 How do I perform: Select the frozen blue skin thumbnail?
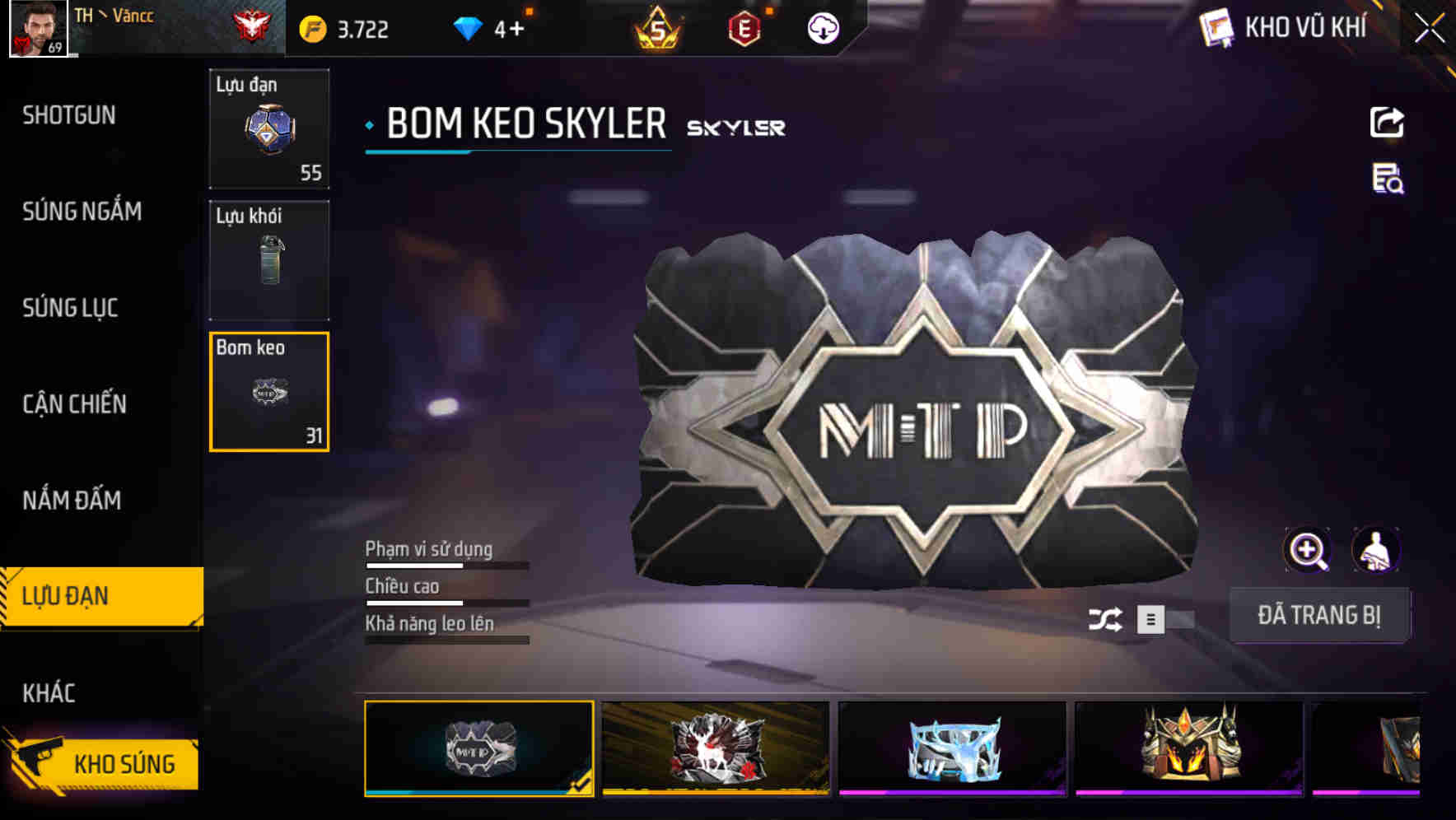click(951, 748)
